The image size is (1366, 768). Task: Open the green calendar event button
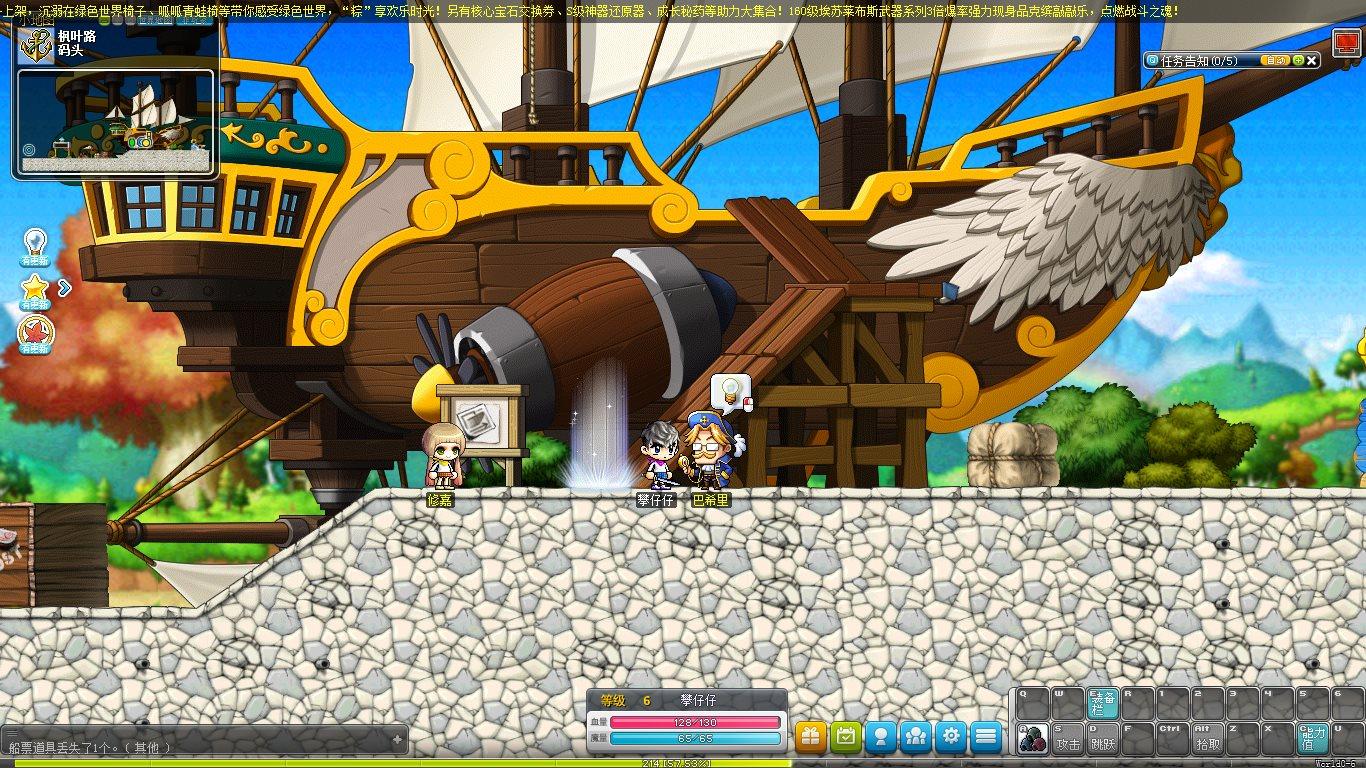(846, 737)
